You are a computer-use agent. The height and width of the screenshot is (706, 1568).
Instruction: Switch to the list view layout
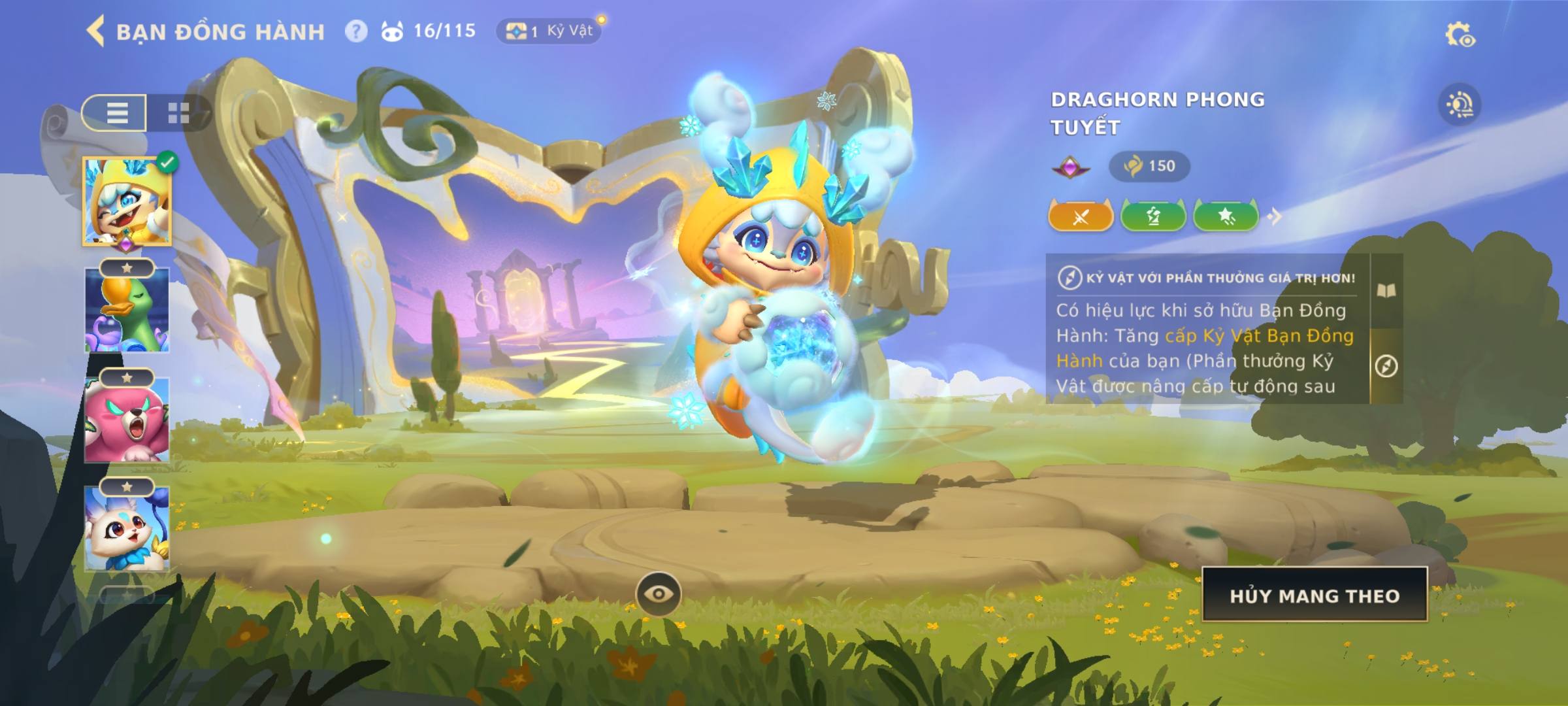pyautogui.click(x=116, y=113)
